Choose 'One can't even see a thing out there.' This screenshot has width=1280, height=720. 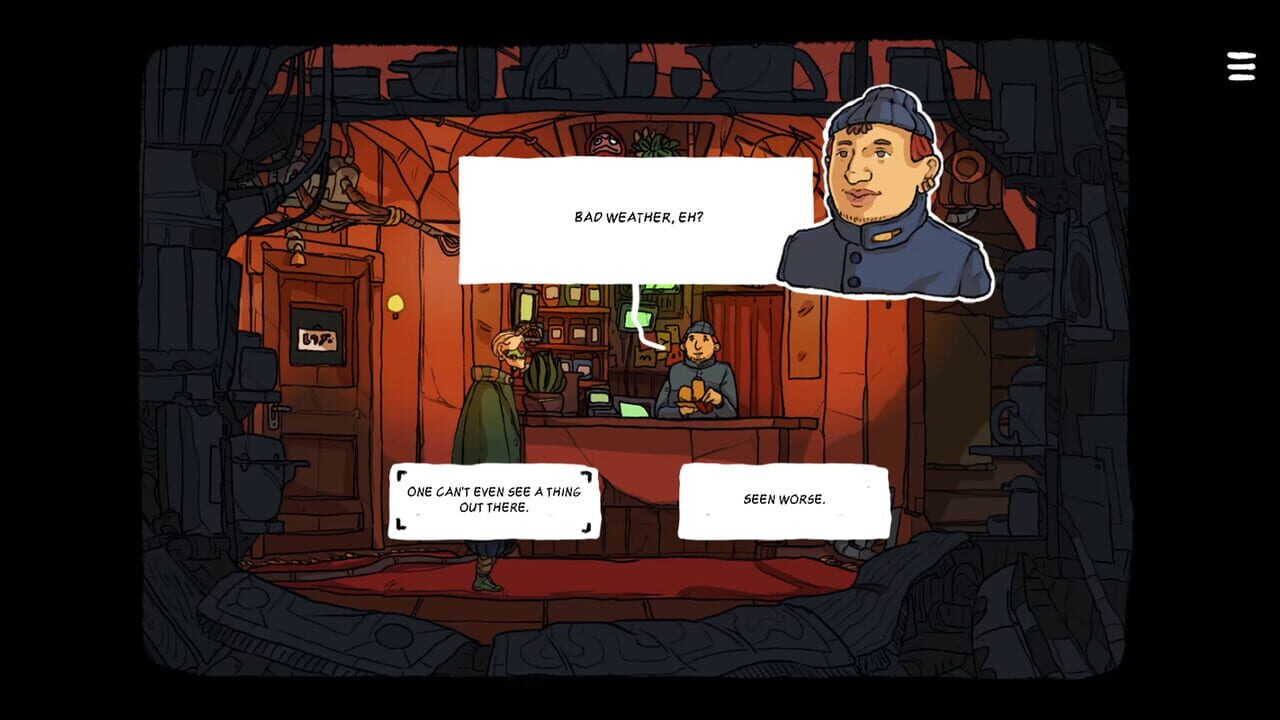point(494,501)
